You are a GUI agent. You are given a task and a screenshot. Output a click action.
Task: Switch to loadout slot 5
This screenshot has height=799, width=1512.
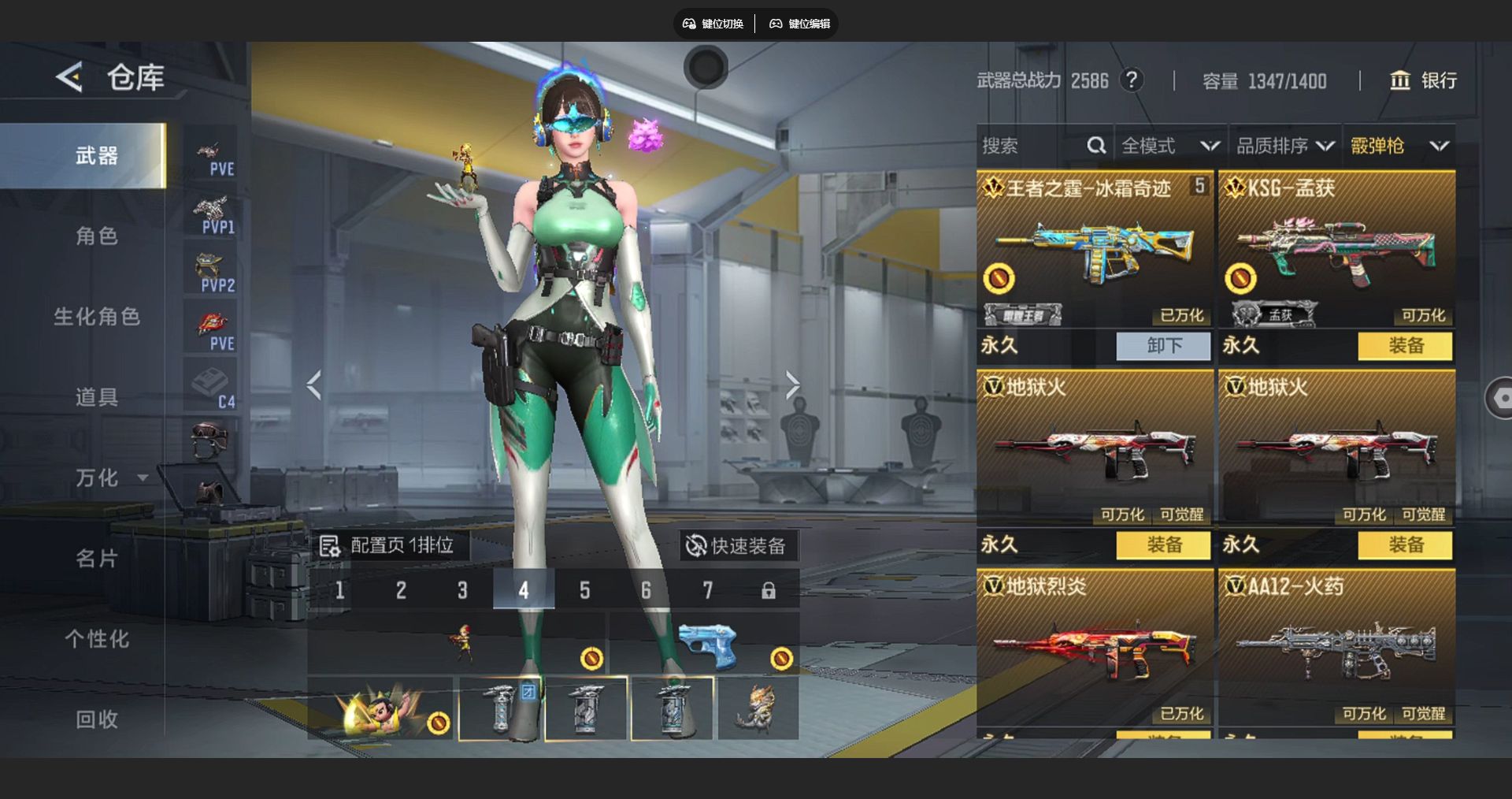pyautogui.click(x=585, y=590)
